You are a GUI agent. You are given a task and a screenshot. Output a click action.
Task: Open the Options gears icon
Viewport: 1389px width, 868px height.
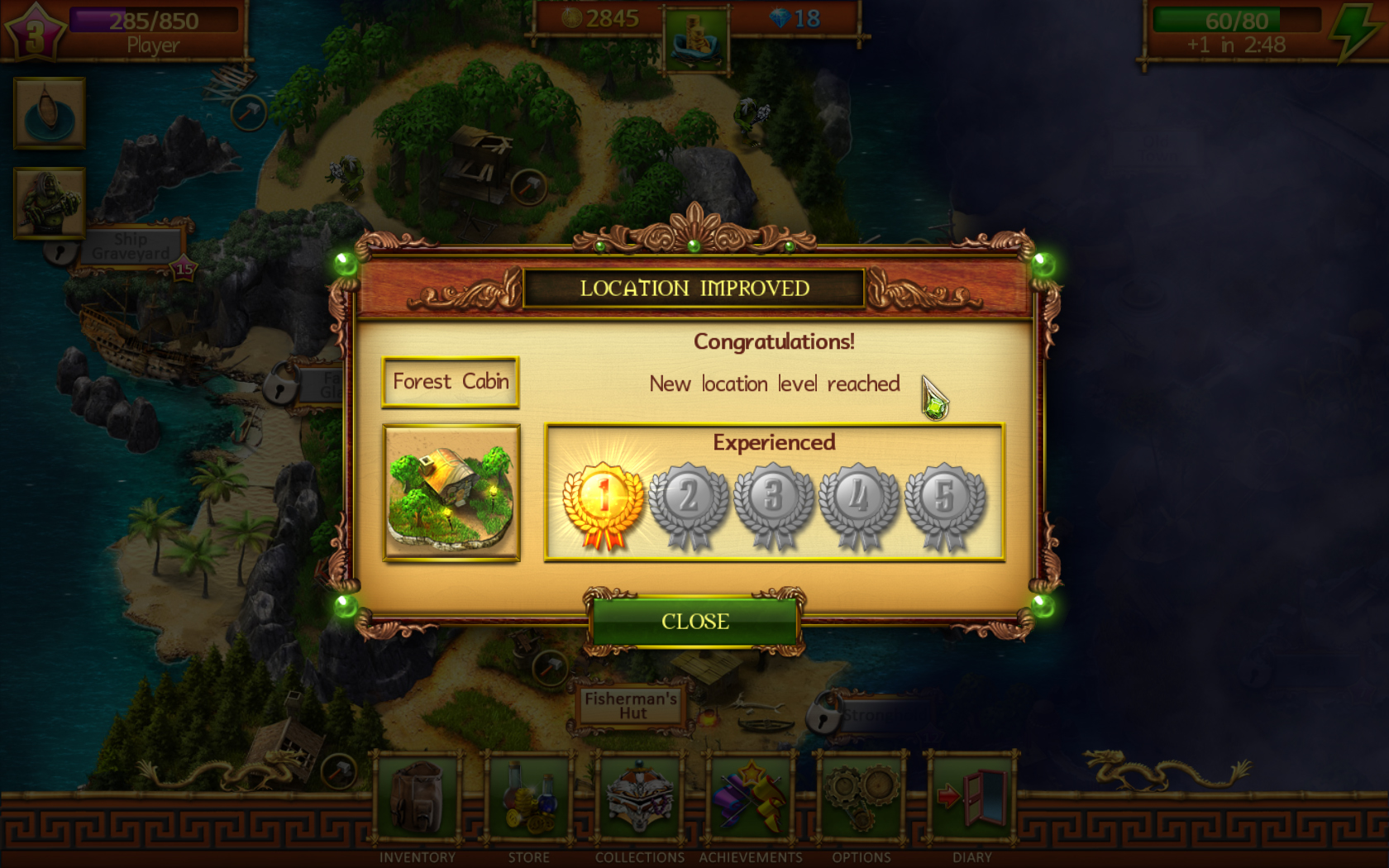[x=861, y=798]
